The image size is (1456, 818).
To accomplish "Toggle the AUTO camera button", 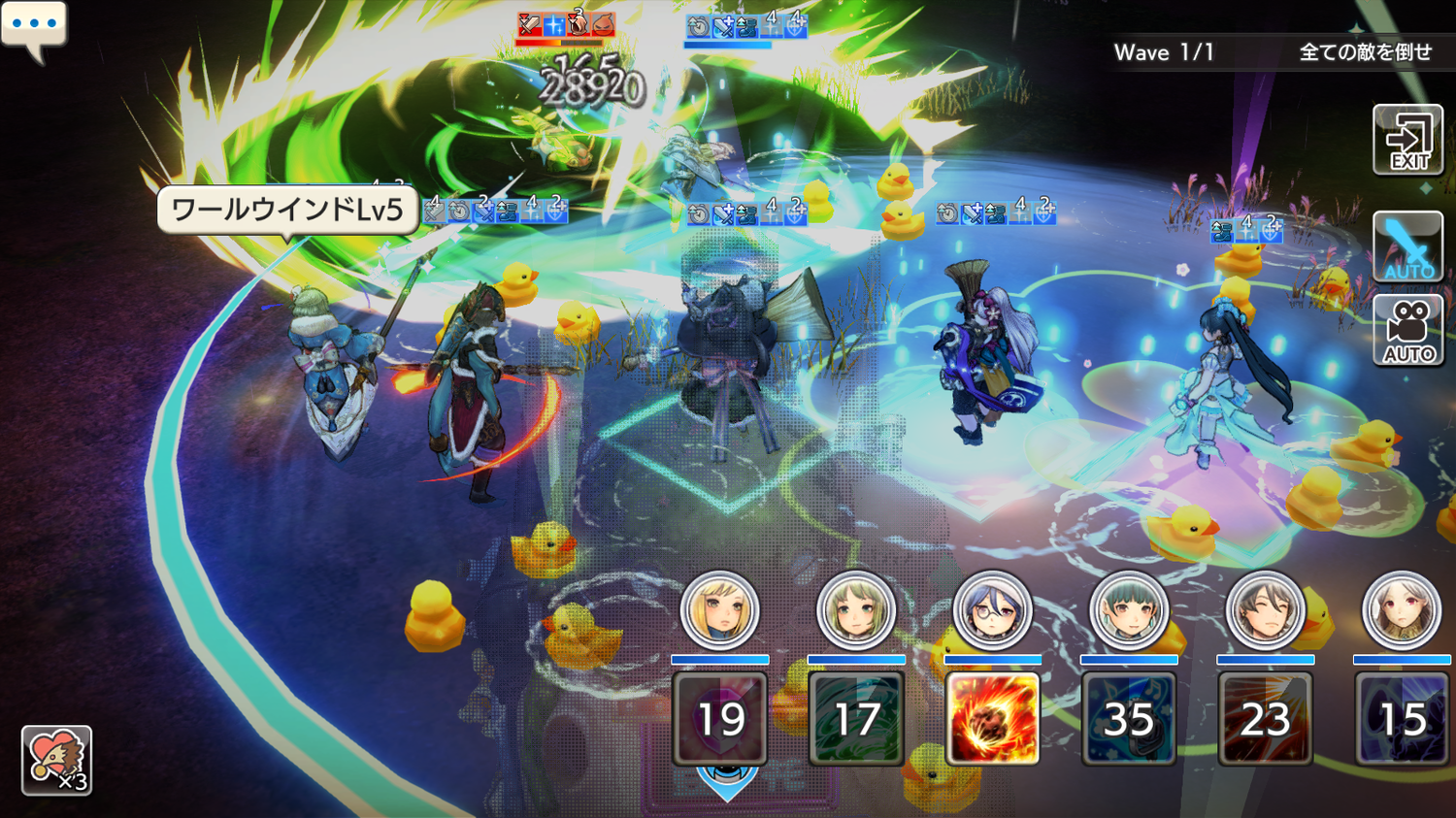I will click(1407, 331).
